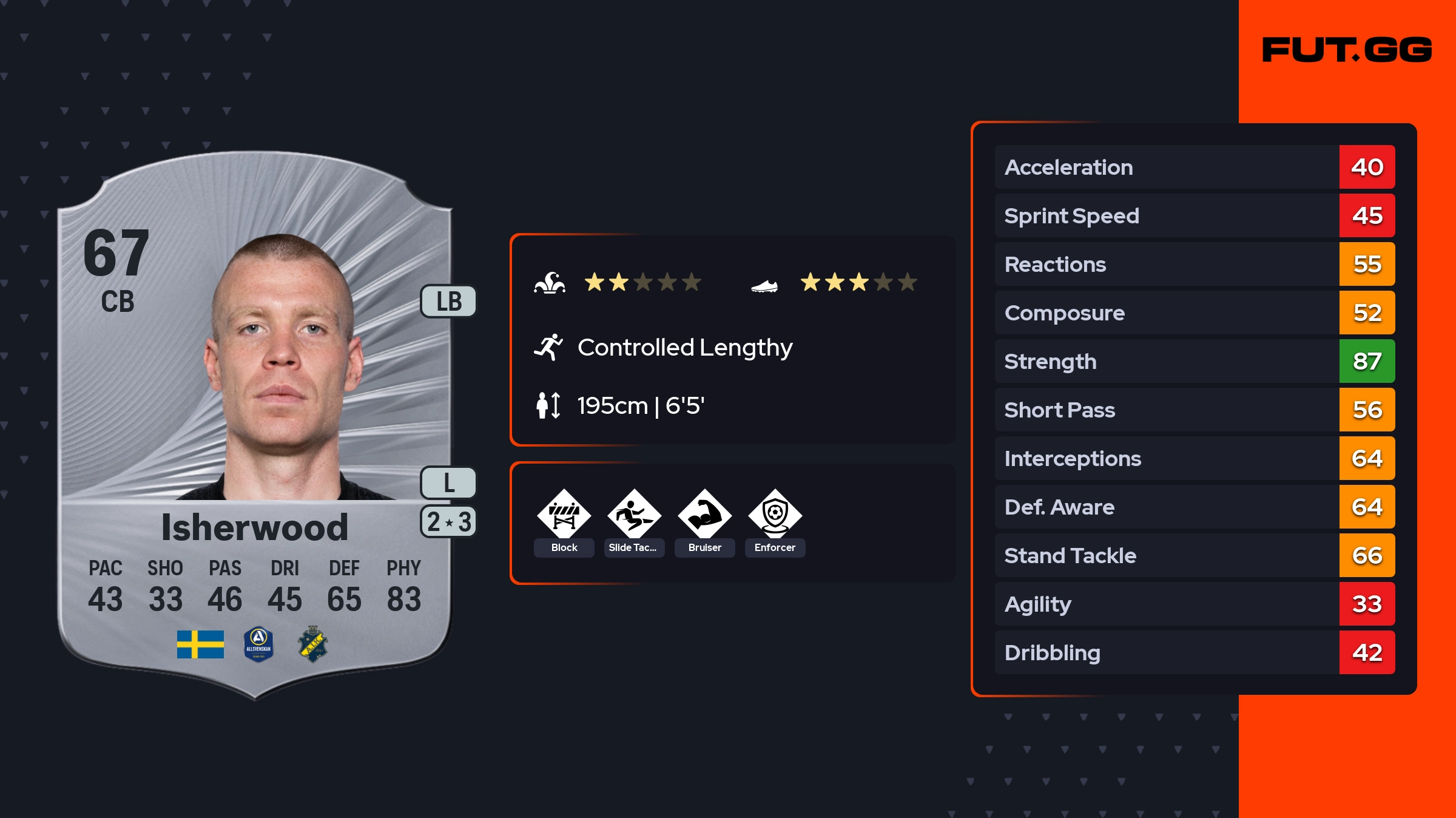Click the FUT.GG logo
Viewport: 1456px width, 818px height.
pos(1347,50)
